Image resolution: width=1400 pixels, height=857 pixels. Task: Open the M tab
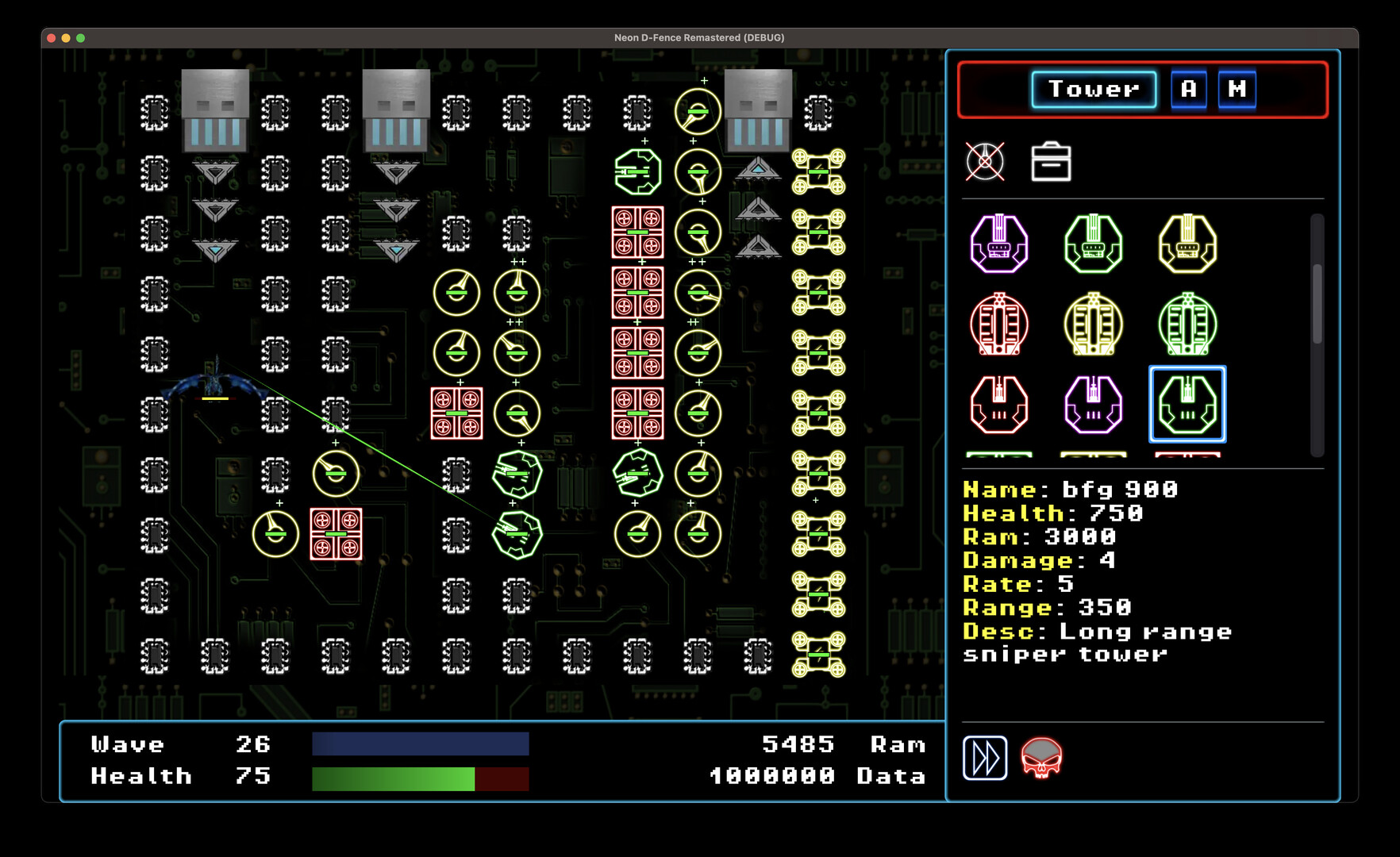point(1237,90)
